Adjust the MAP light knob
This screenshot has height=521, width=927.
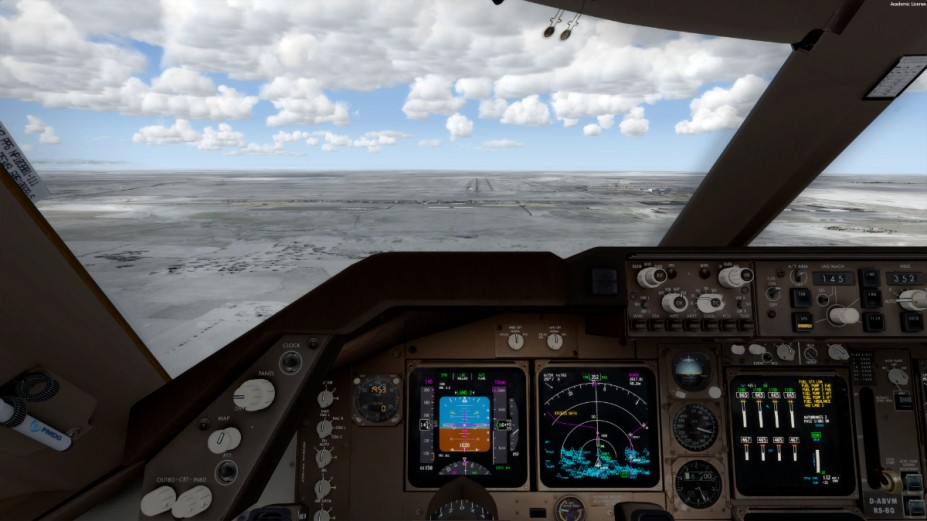click(224, 440)
